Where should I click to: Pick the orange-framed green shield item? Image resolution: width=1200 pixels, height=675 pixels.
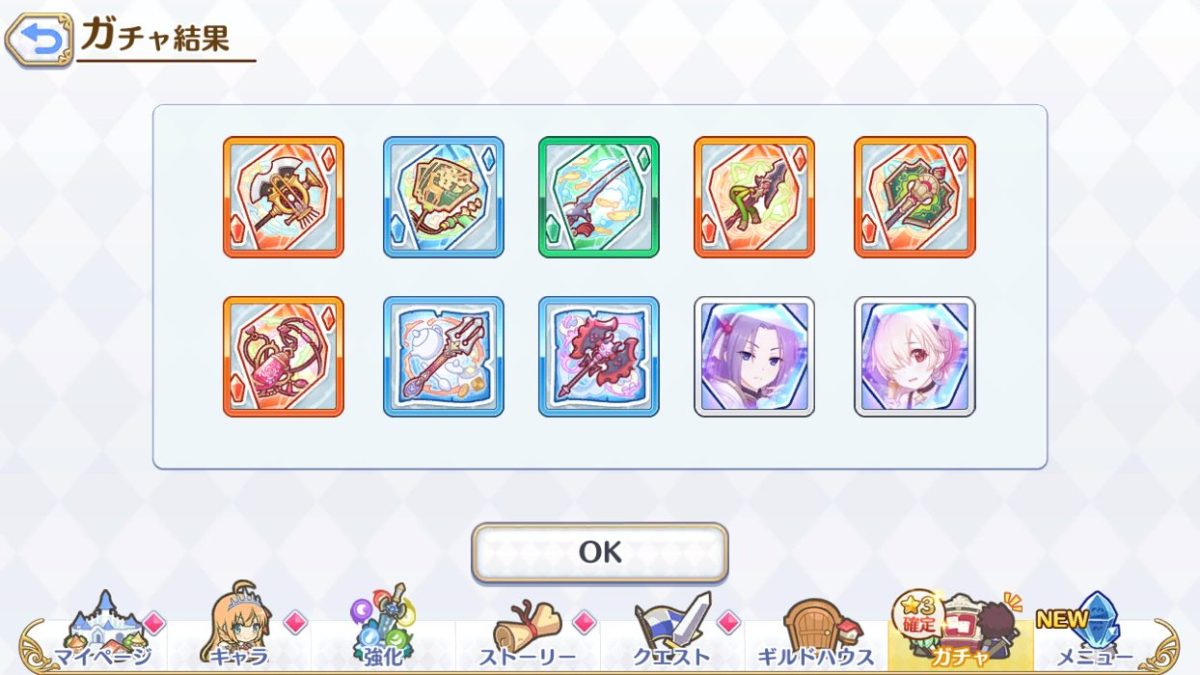[914, 197]
